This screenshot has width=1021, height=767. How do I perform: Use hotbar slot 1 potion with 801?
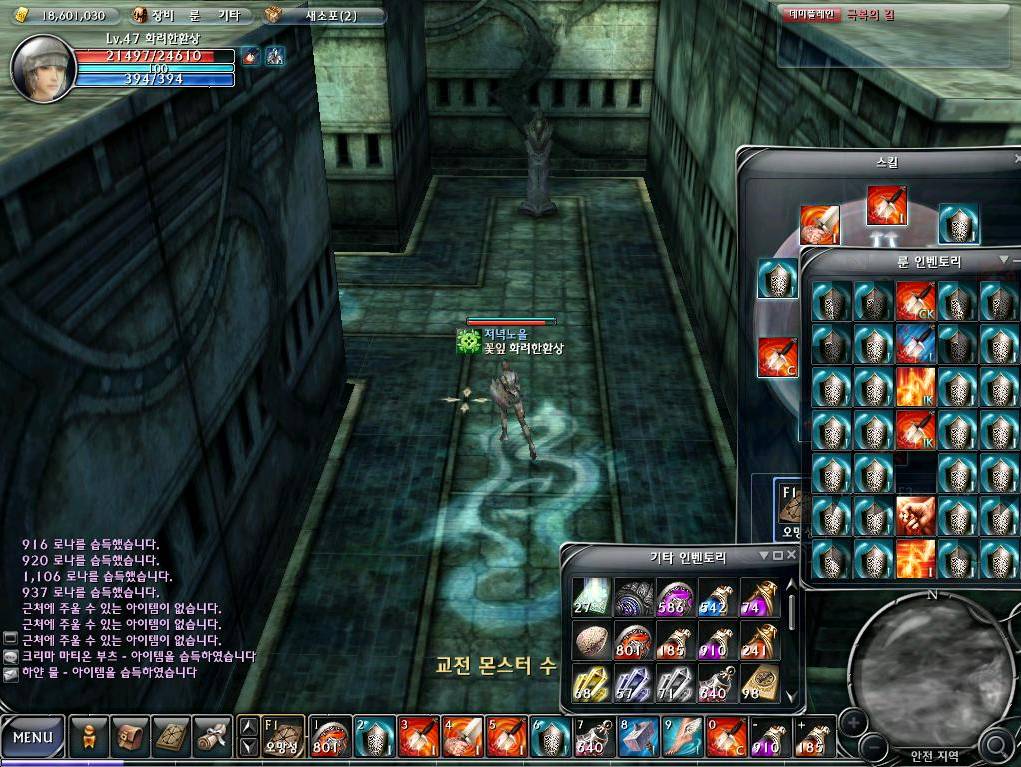point(329,739)
